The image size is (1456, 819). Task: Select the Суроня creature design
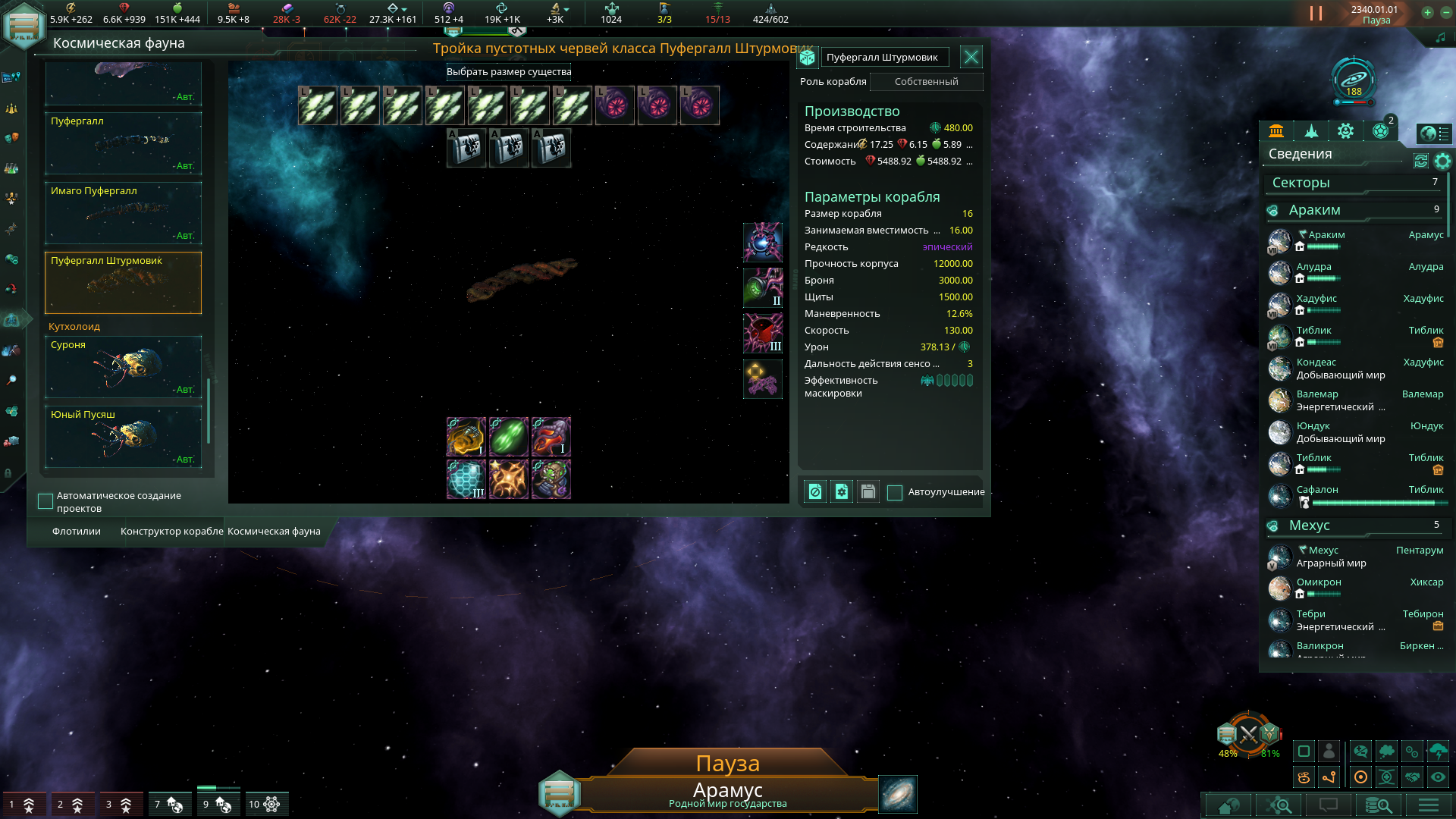click(x=123, y=366)
